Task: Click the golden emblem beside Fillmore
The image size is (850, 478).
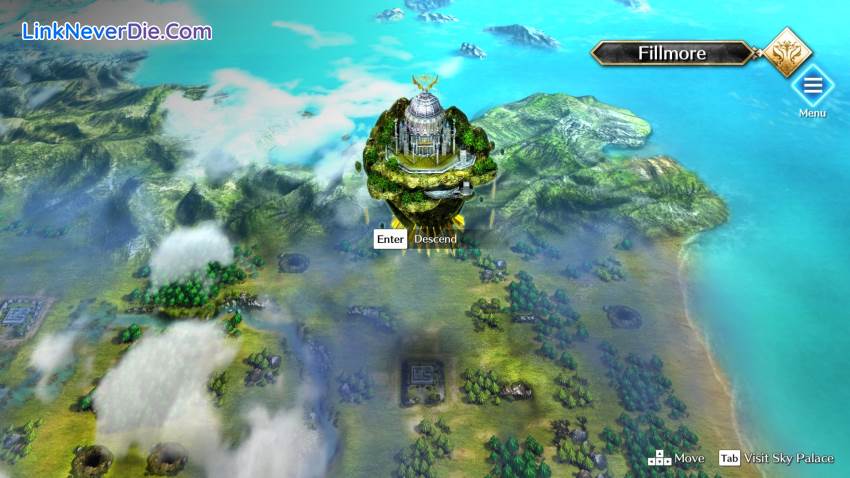Action: 787,52
